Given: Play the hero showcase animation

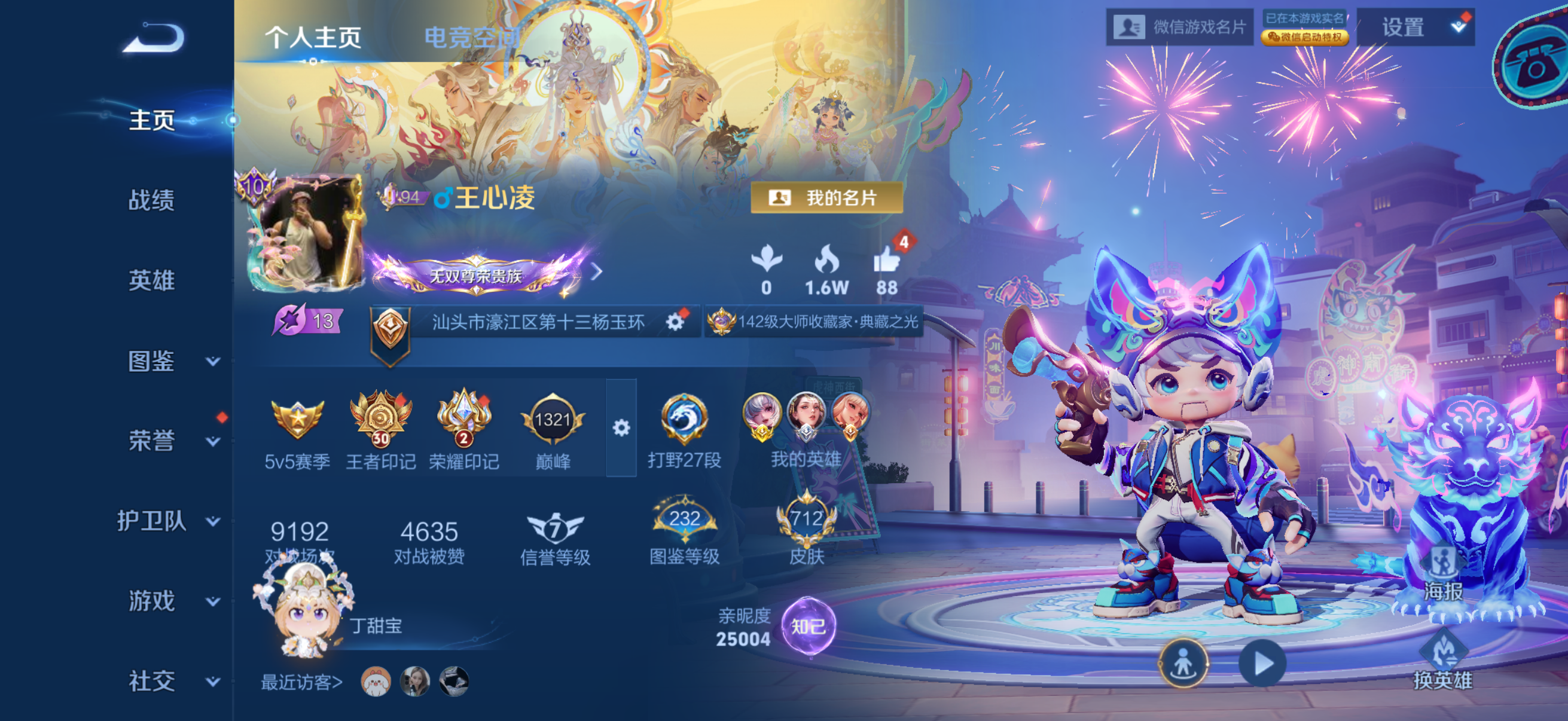Looking at the screenshot, I should tap(1262, 663).
